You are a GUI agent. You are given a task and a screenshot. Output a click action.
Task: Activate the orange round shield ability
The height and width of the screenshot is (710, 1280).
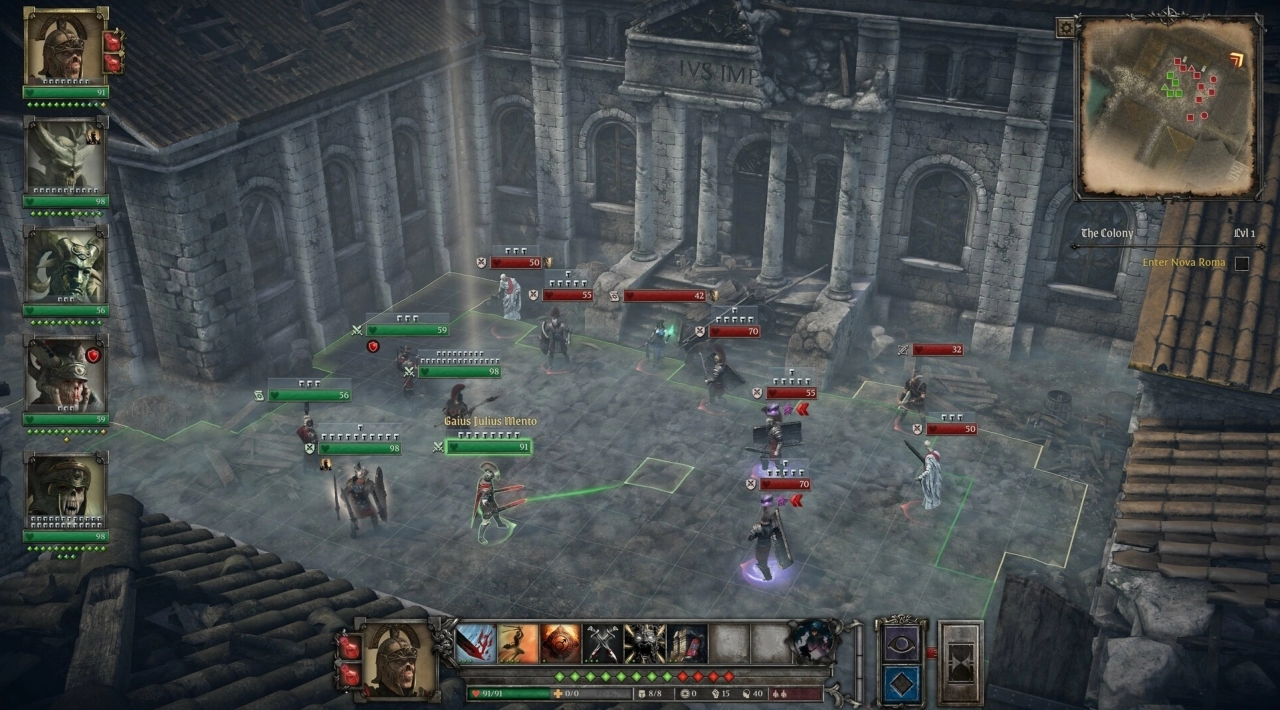coord(561,644)
